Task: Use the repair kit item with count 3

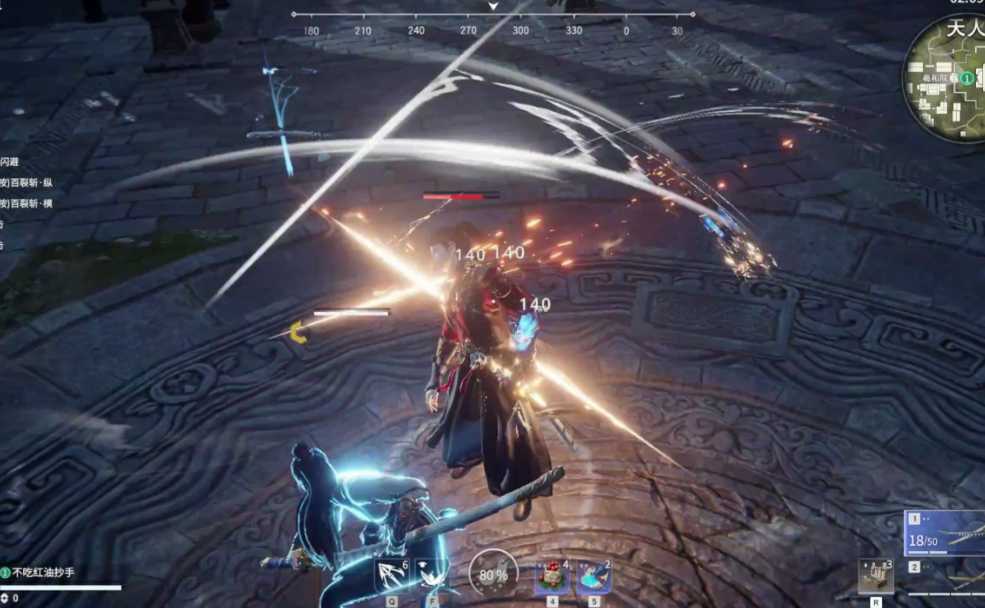Action: (x=876, y=576)
